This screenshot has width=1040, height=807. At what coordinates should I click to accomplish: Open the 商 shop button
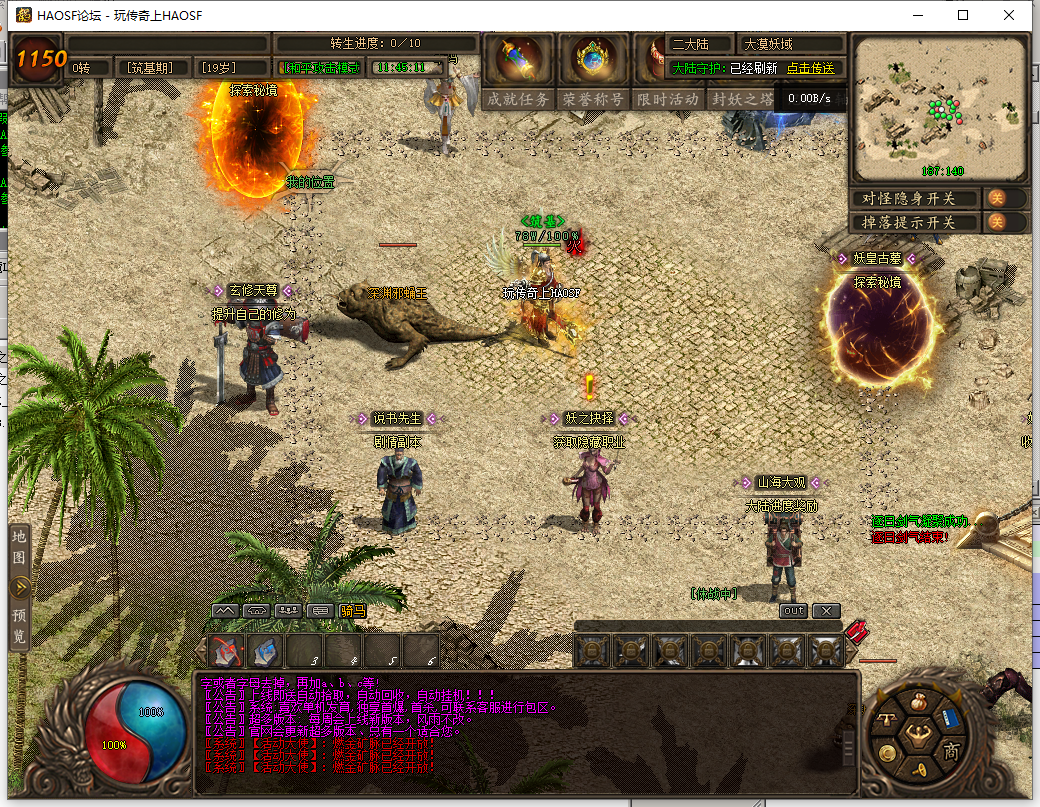click(x=951, y=752)
